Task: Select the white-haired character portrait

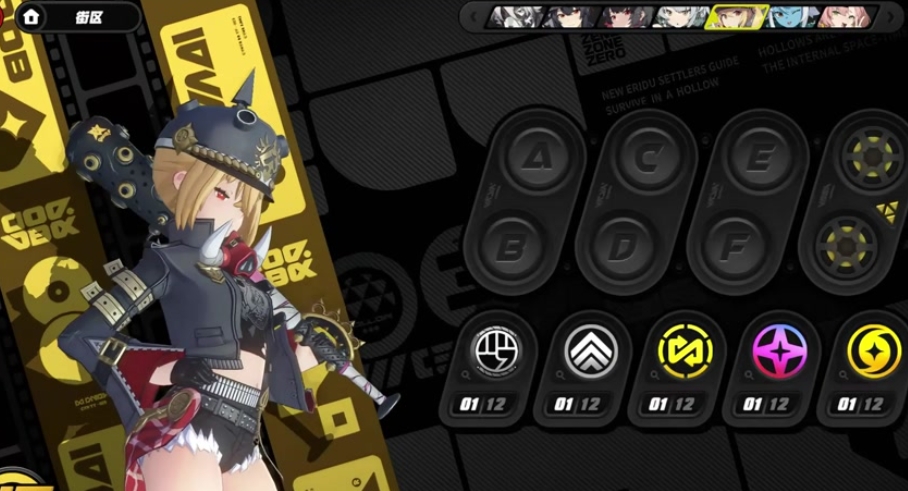Action: coord(678,16)
